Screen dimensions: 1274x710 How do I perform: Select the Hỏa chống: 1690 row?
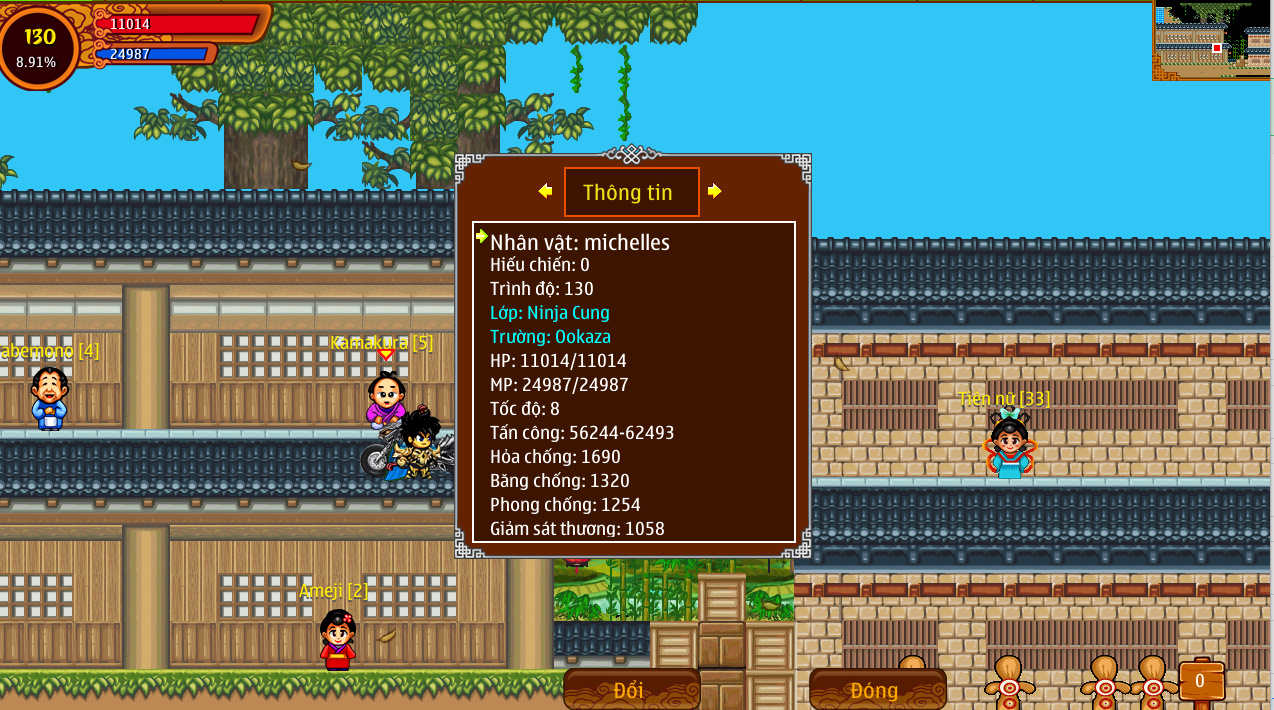(555, 457)
